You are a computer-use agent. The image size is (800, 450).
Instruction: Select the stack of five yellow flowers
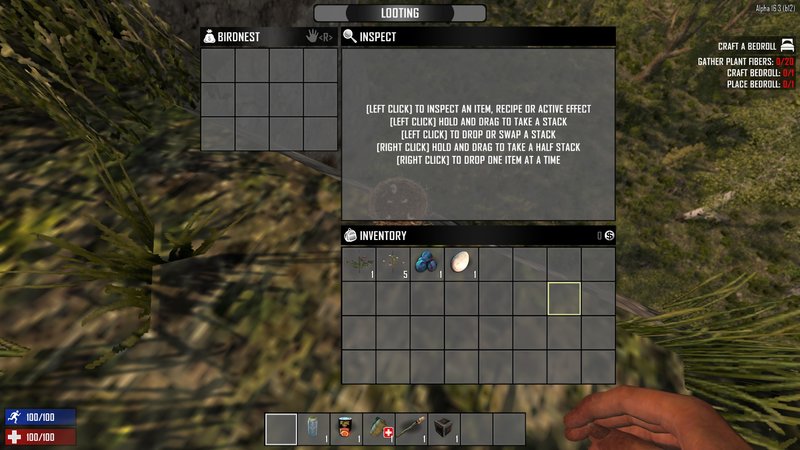click(x=393, y=264)
